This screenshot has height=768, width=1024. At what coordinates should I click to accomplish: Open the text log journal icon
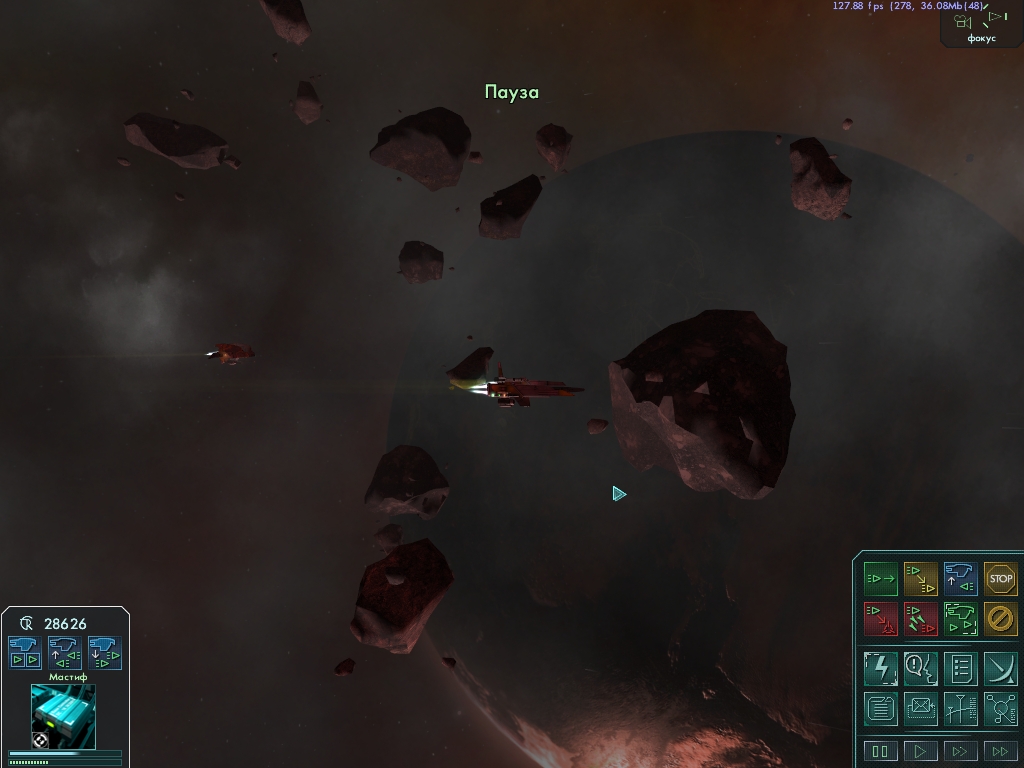881,708
